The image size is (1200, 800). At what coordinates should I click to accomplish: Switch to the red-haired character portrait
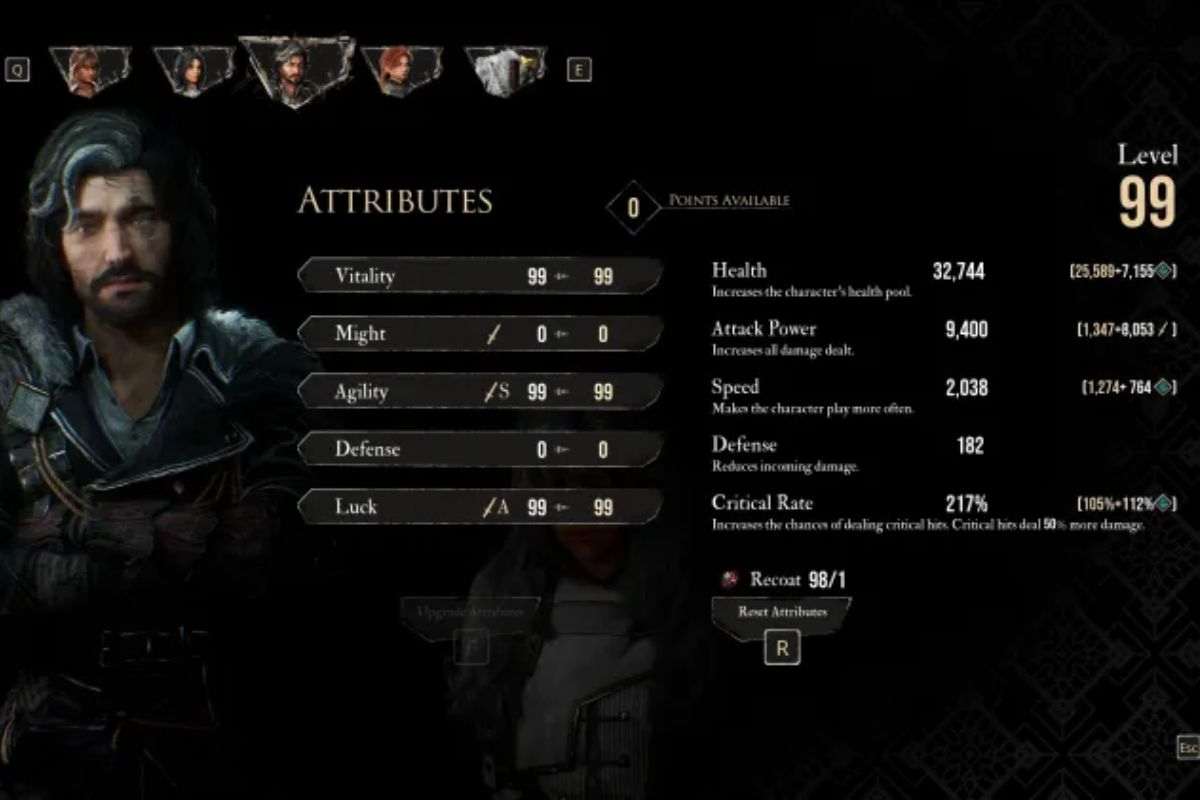tap(400, 71)
